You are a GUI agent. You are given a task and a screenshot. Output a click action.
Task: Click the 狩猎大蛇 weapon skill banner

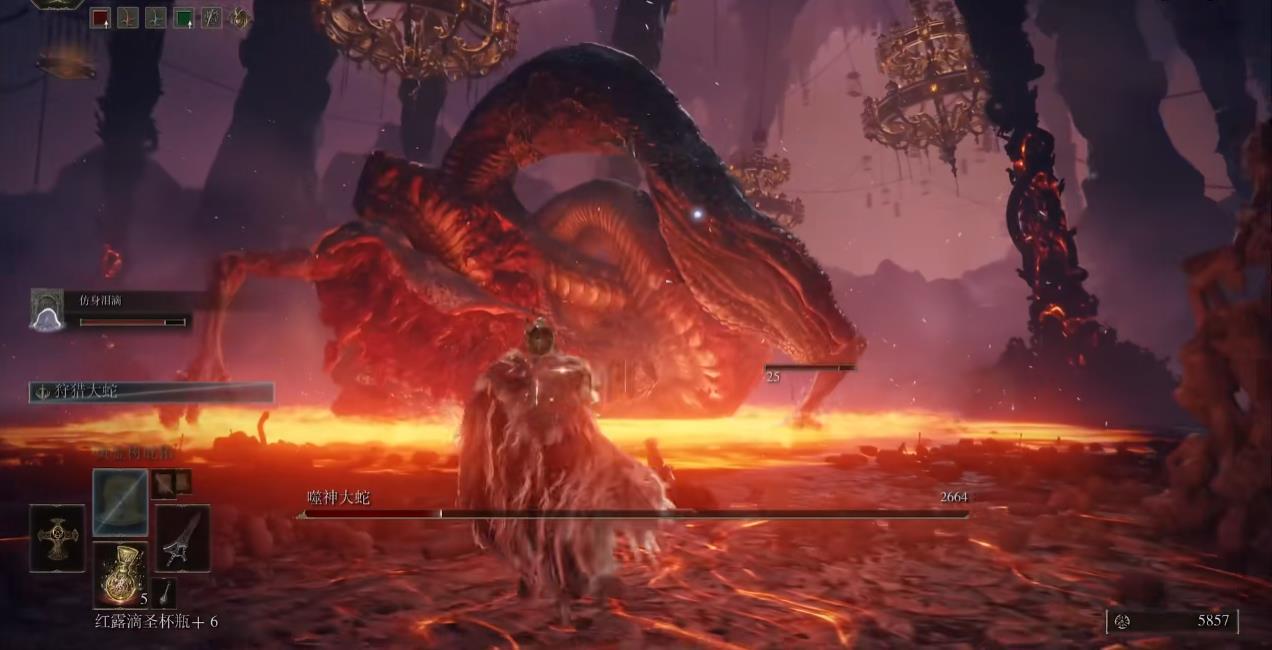point(150,392)
